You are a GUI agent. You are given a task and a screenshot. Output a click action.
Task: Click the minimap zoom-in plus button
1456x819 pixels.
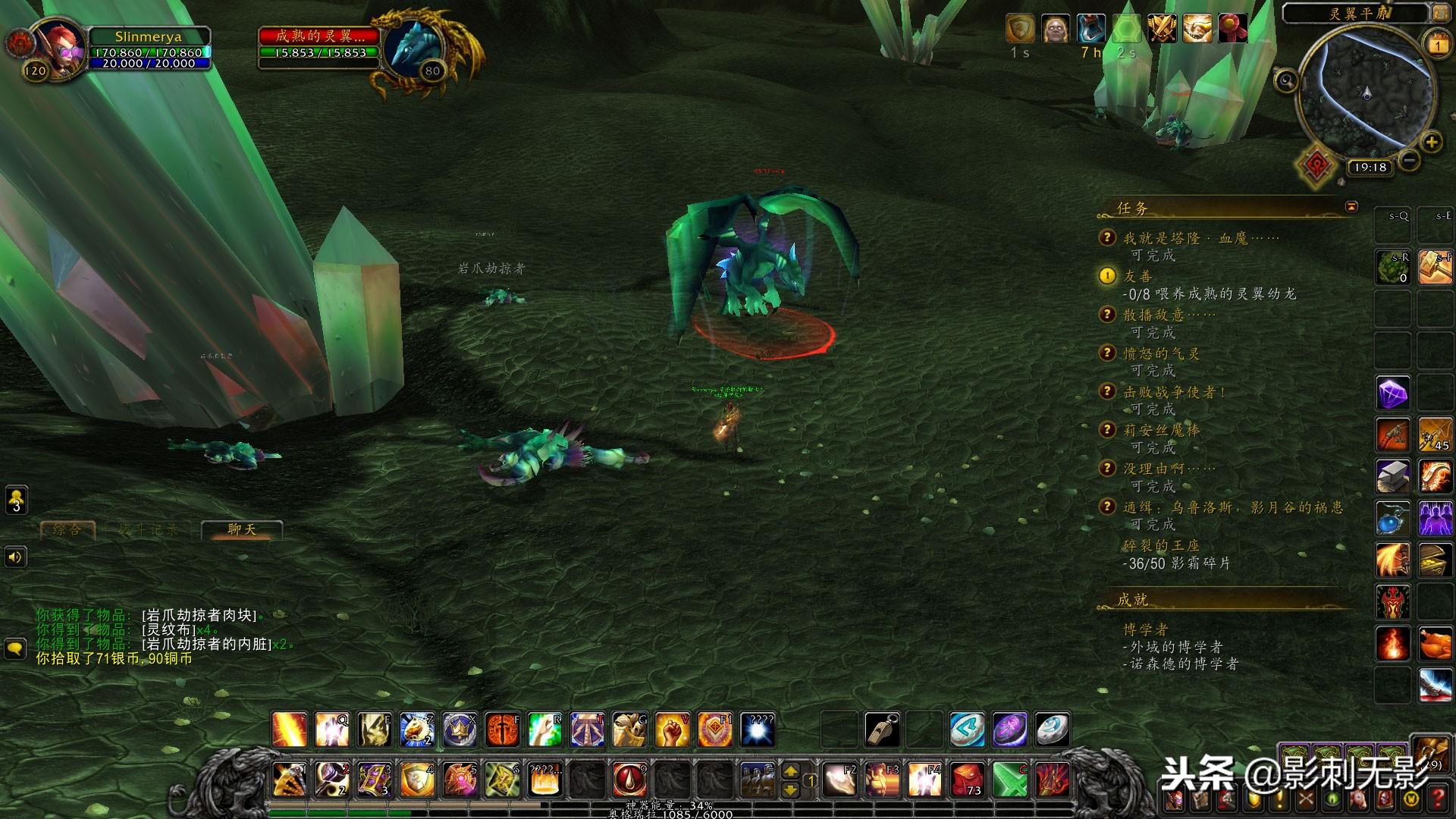[x=1431, y=142]
